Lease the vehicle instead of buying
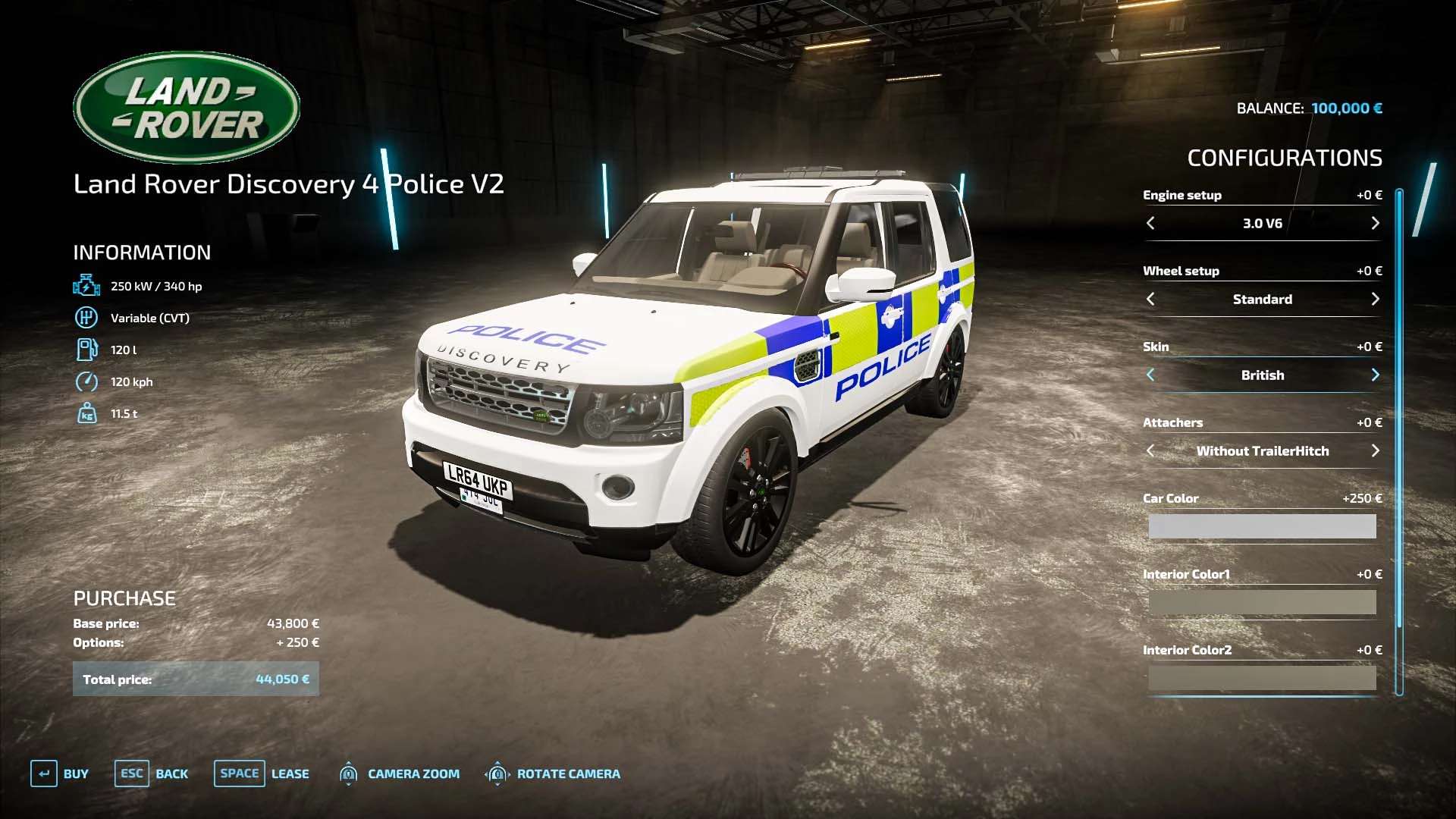Image resolution: width=1456 pixels, height=819 pixels. tap(262, 773)
